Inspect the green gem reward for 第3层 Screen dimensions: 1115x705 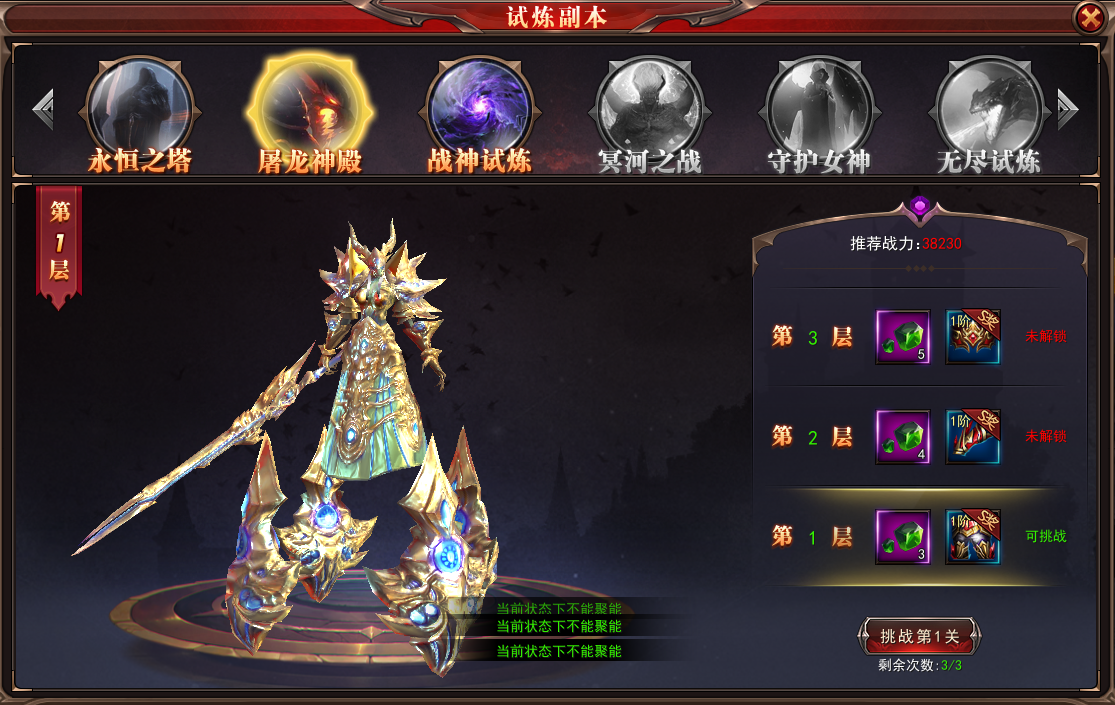pos(903,337)
